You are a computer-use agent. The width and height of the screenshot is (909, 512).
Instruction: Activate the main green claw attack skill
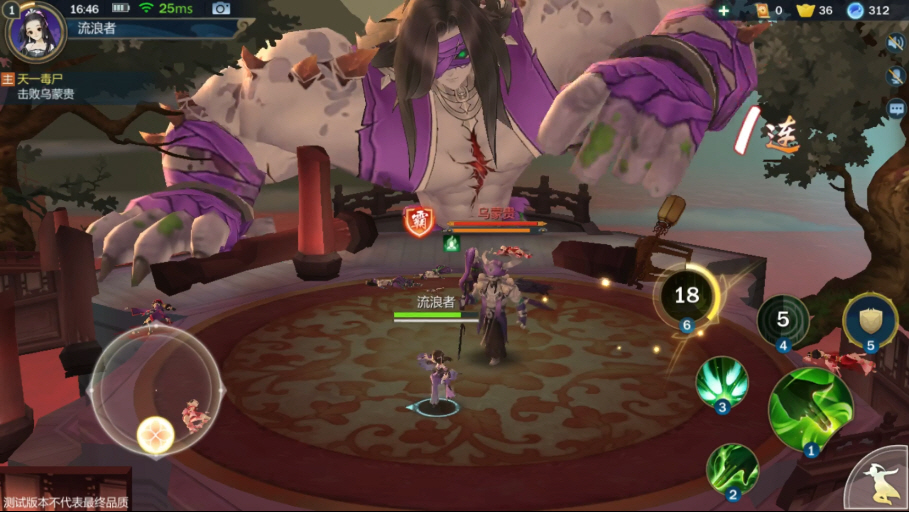tap(810, 410)
